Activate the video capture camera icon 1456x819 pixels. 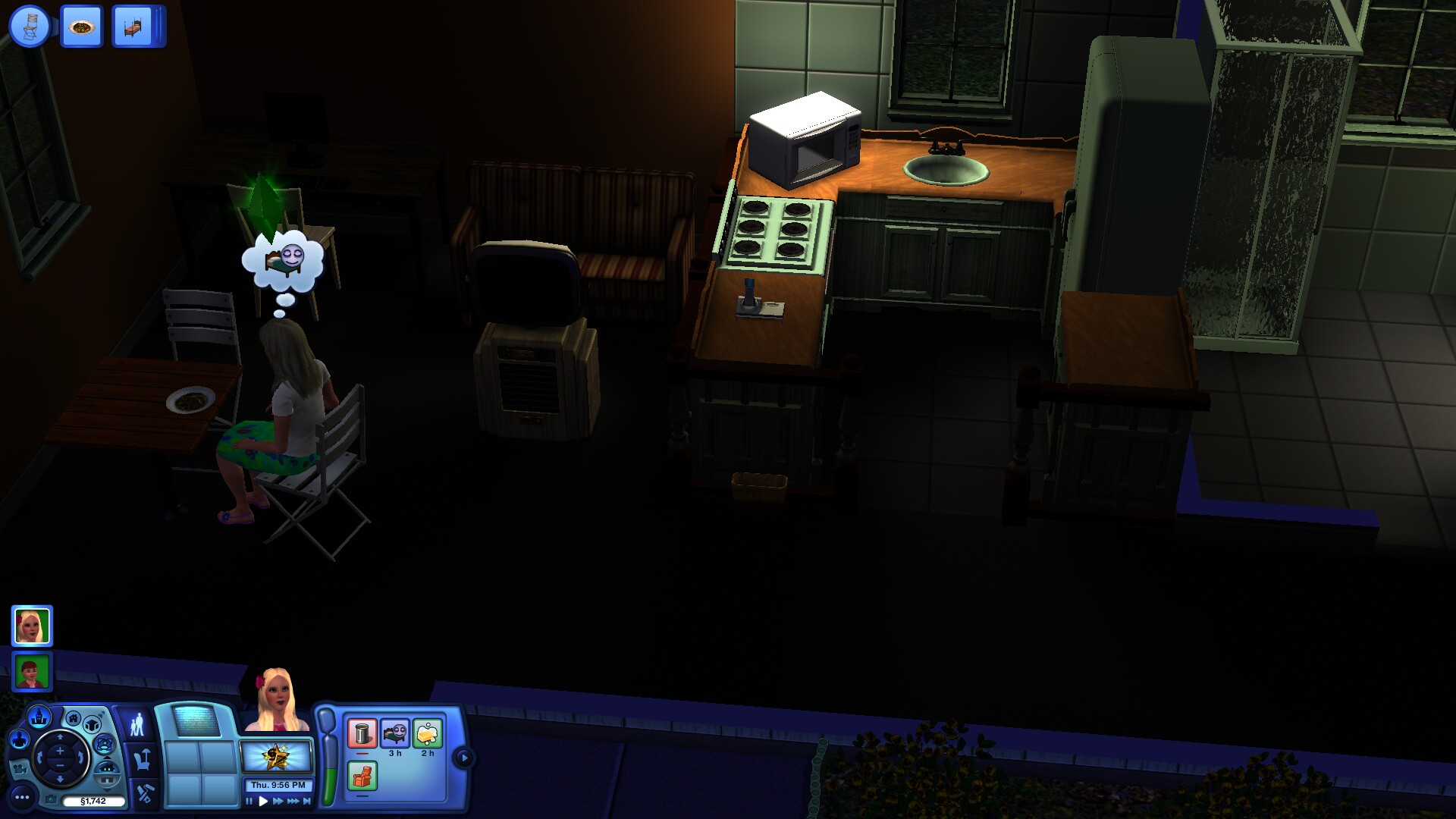[x=21, y=770]
